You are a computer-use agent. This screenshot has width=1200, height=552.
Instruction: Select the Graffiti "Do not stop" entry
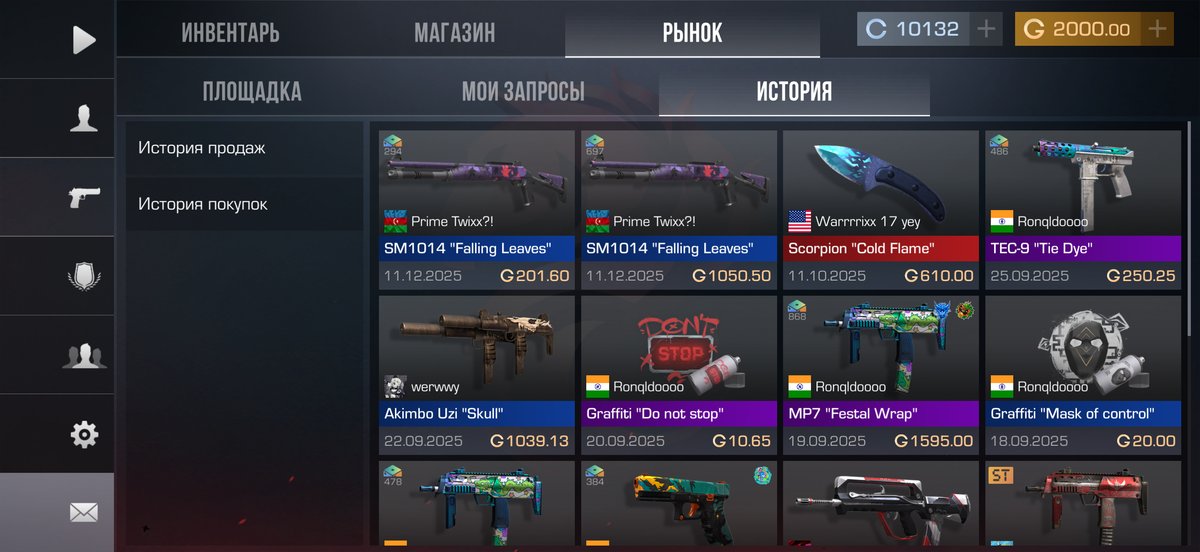click(679, 374)
